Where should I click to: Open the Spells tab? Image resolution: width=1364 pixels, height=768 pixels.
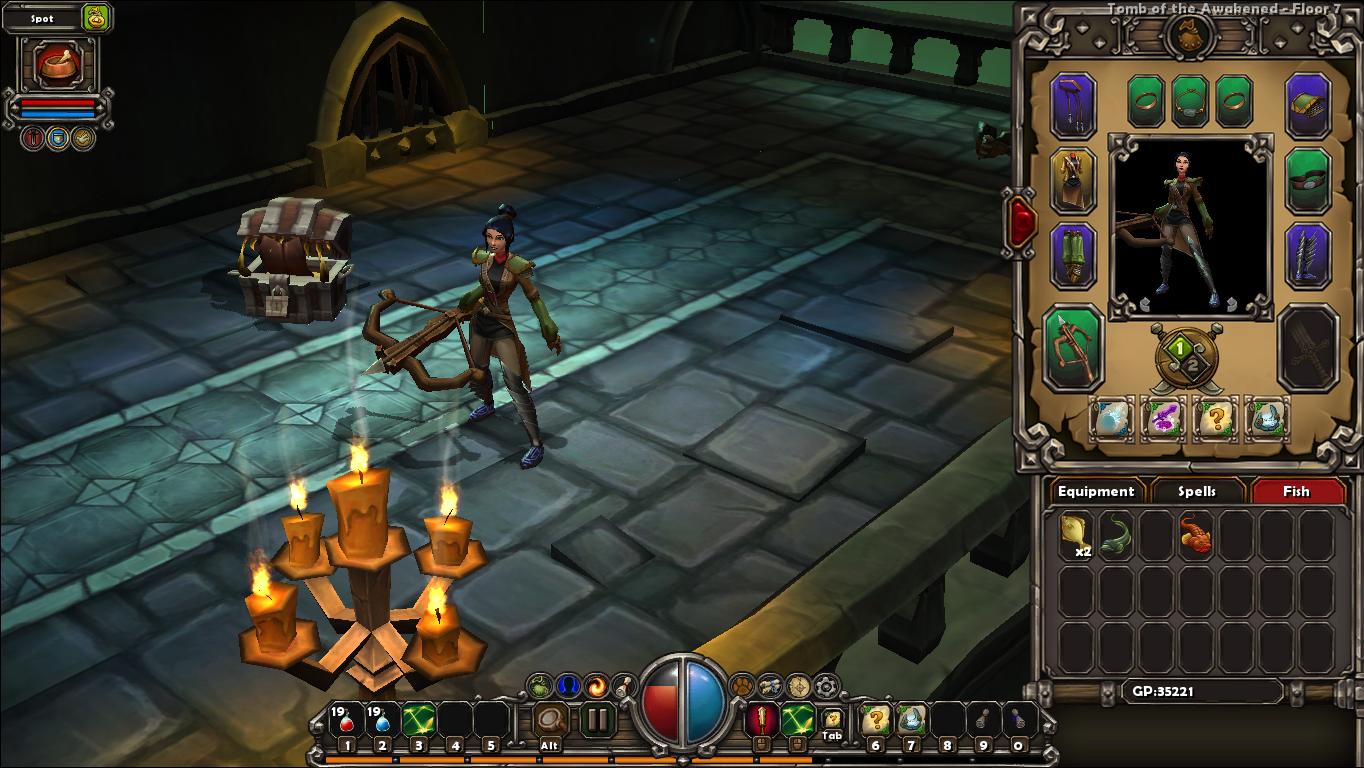[1197, 491]
